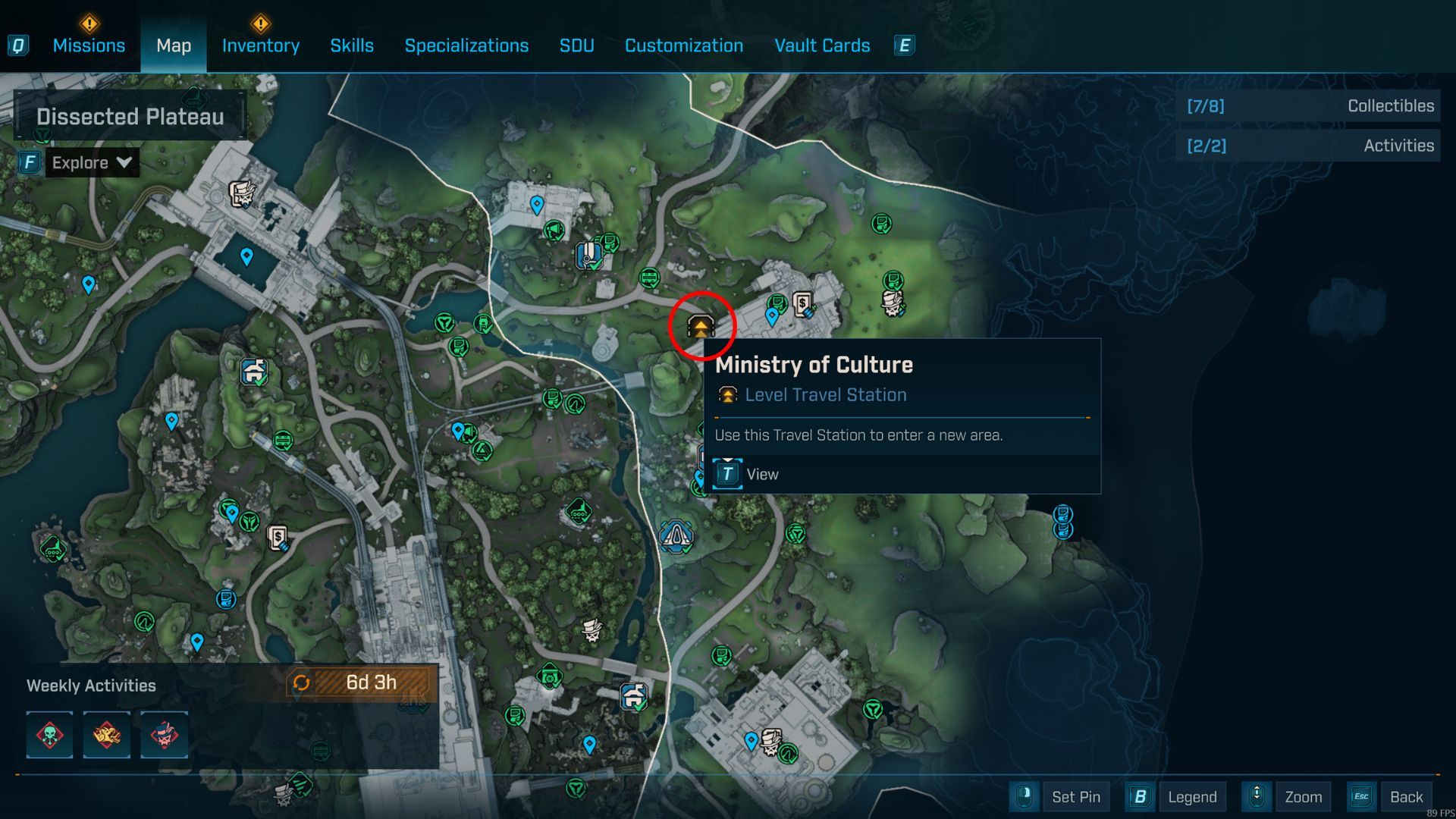This screenshot has height=819, width=1456.
Task: Choose the orange creature weekly activity
Action: (x=106, y=735)
